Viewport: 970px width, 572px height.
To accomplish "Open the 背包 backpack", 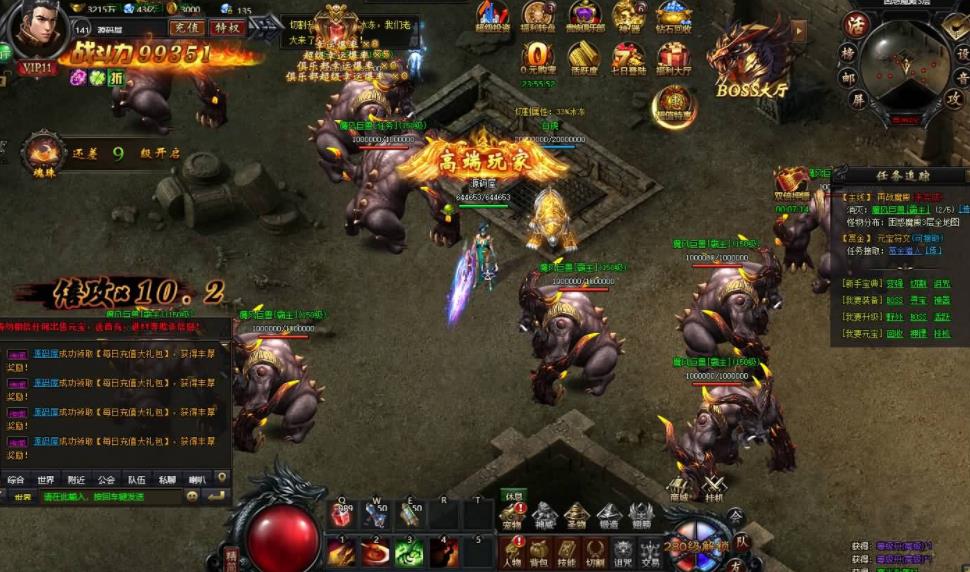I will tap(539, 550).
